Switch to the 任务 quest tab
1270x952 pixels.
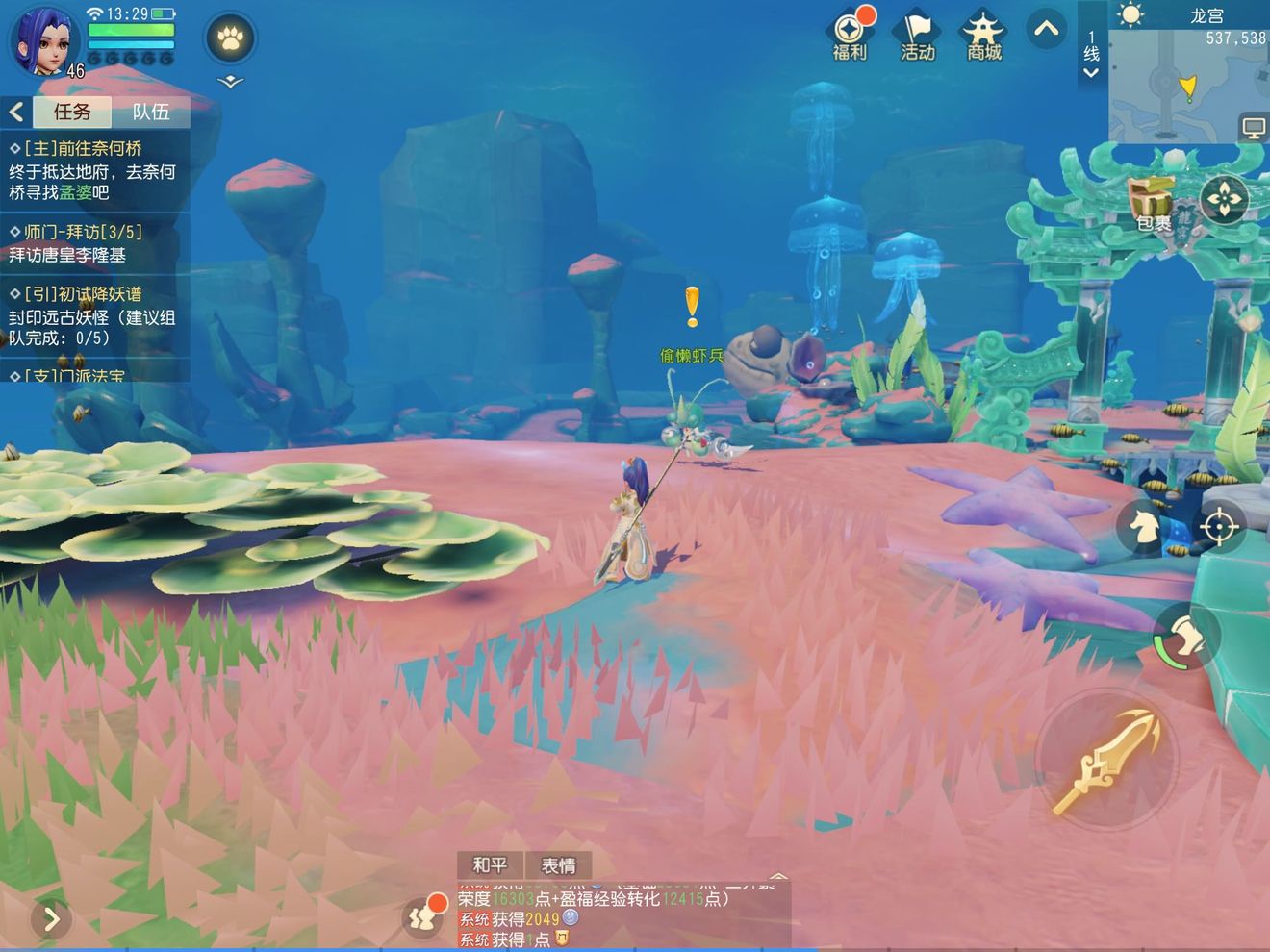[x=72, y=112]
